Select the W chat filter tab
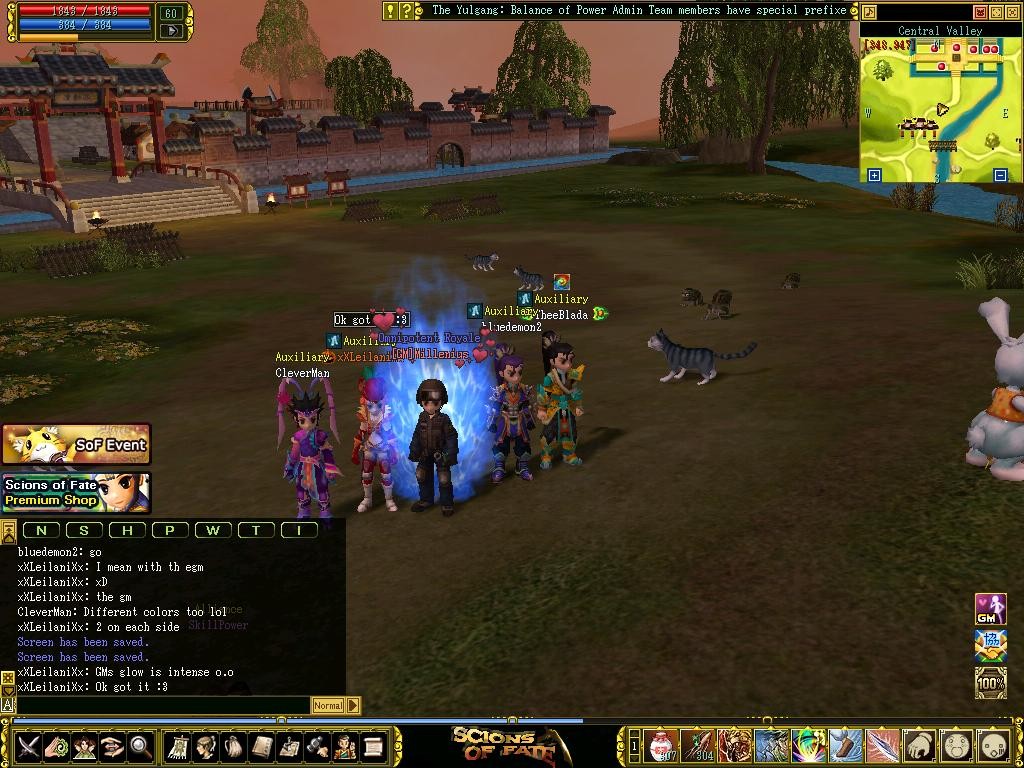The image size is (1024, 768). 213,530
